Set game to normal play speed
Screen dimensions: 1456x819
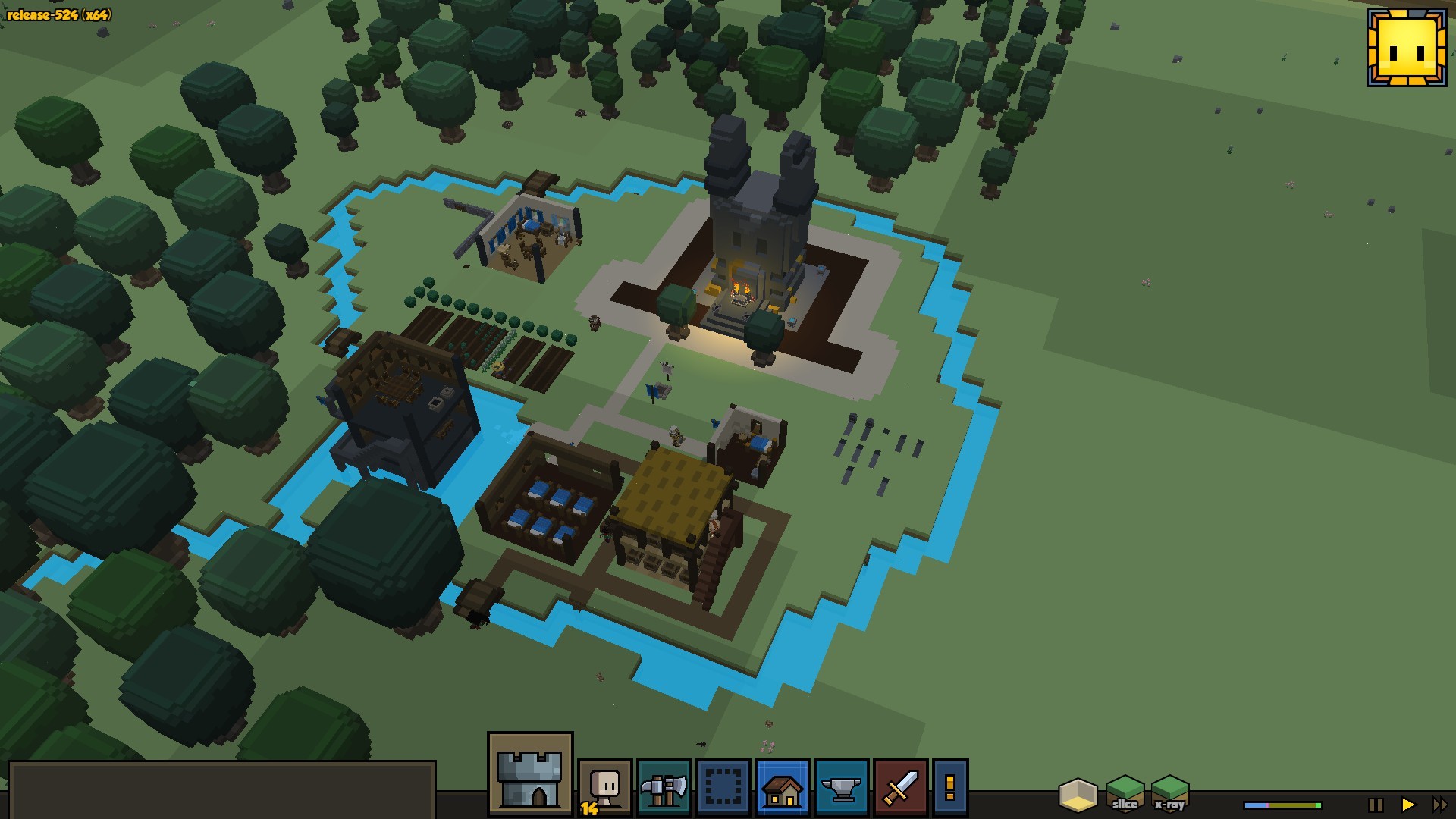coord(1408,805)
